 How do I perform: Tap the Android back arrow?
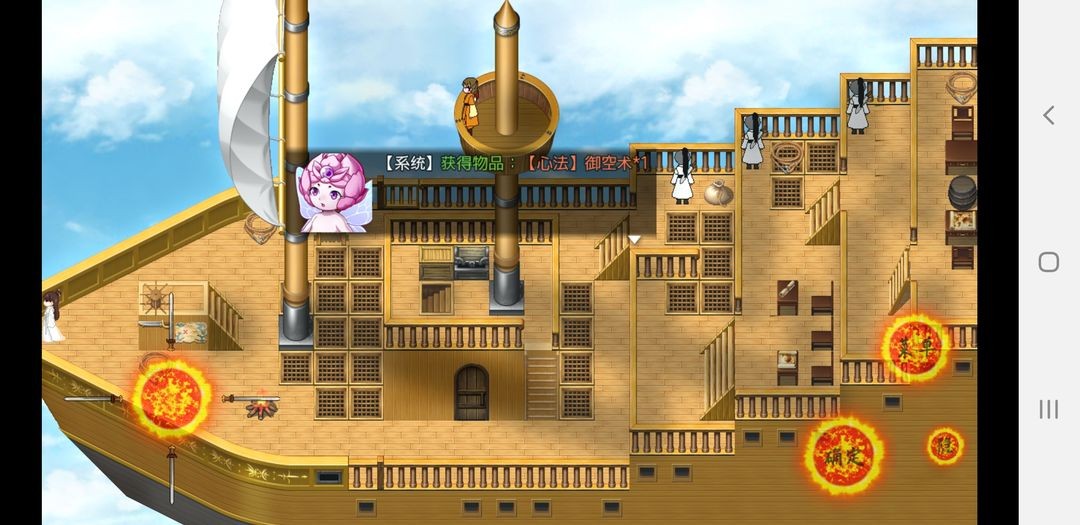click(1048, 115)
